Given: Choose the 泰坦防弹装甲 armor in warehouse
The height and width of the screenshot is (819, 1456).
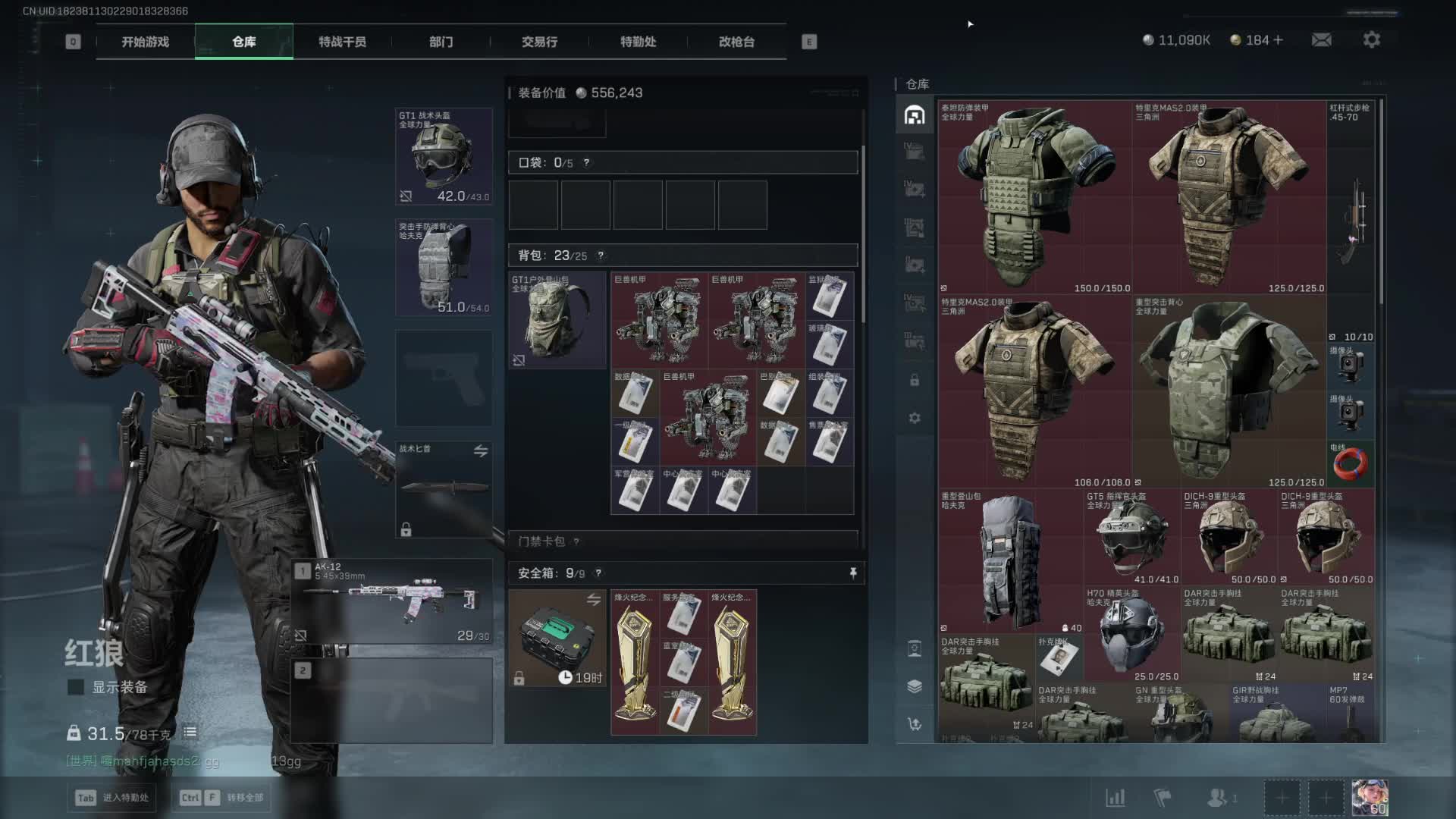Looking at the screenshot, I should 1035,197.
